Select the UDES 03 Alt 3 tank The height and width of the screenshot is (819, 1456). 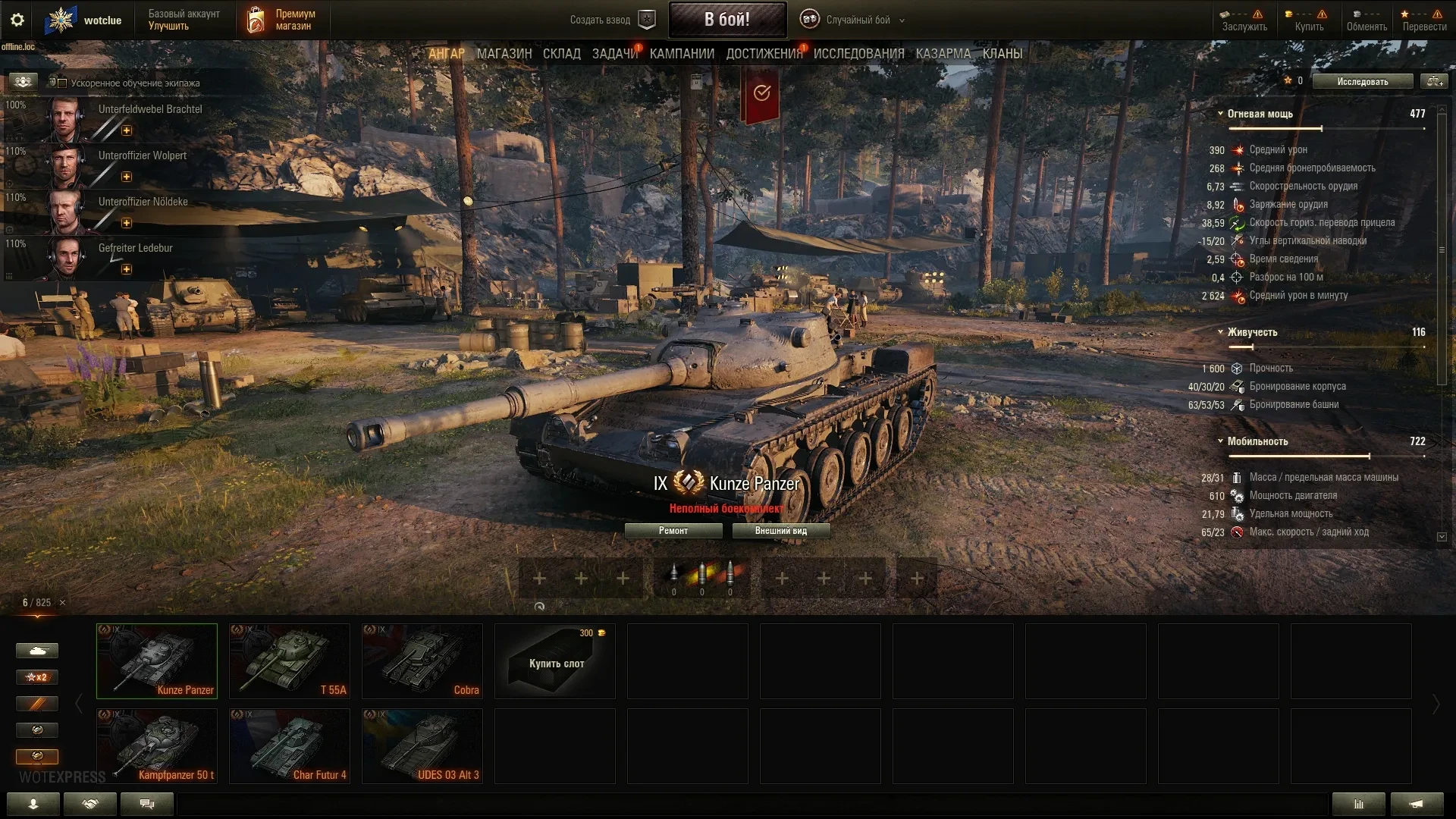pyautogui.click(x=422, y=746)
